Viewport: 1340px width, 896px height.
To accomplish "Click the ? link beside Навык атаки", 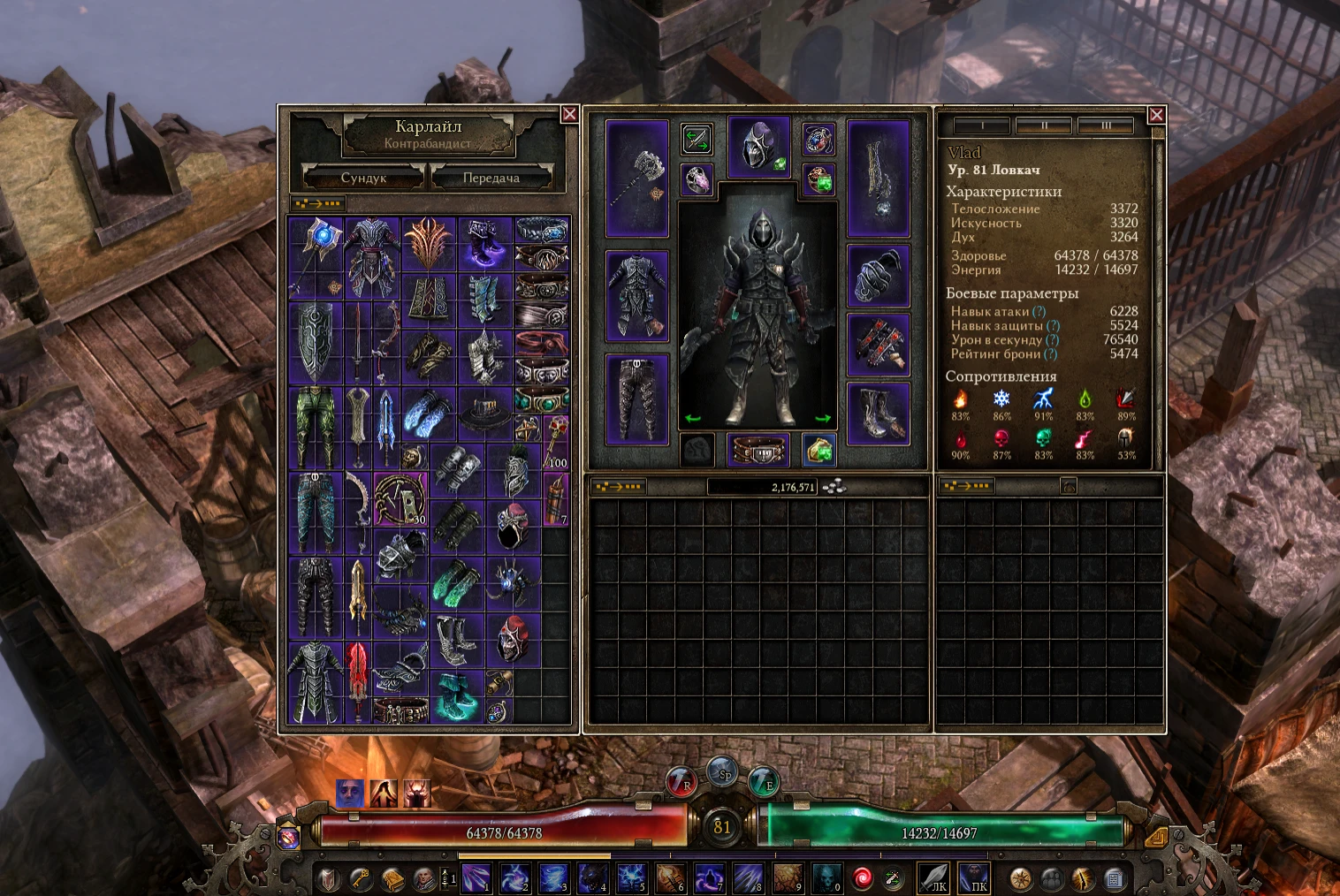I will pyautogui.click(x=1038, y=311).
